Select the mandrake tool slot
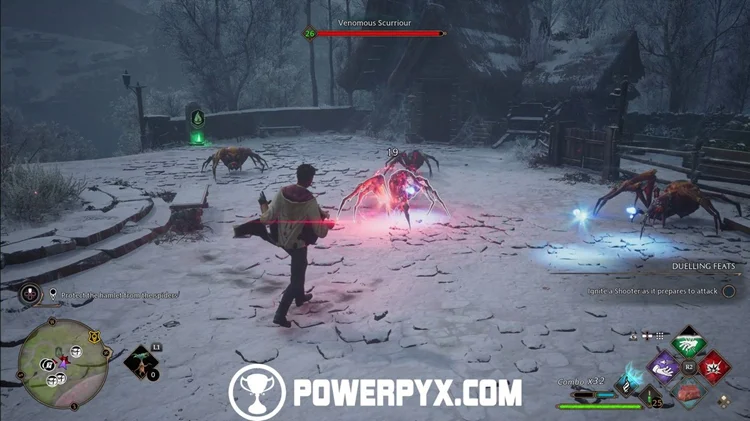Viewport: 750px width, 421px height. [x=139, y=360]
